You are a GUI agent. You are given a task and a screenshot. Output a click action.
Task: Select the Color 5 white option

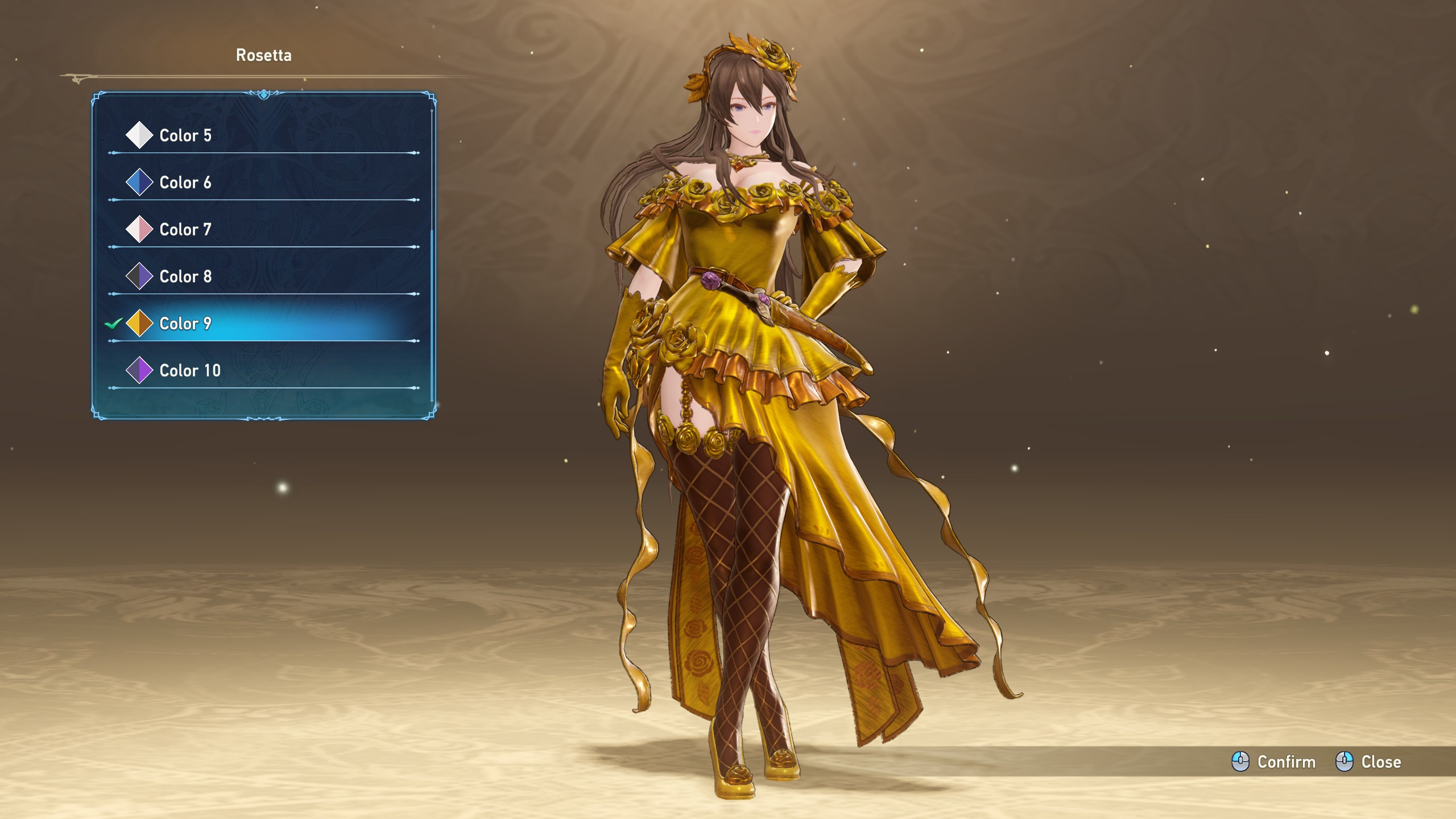pos(185,135)
